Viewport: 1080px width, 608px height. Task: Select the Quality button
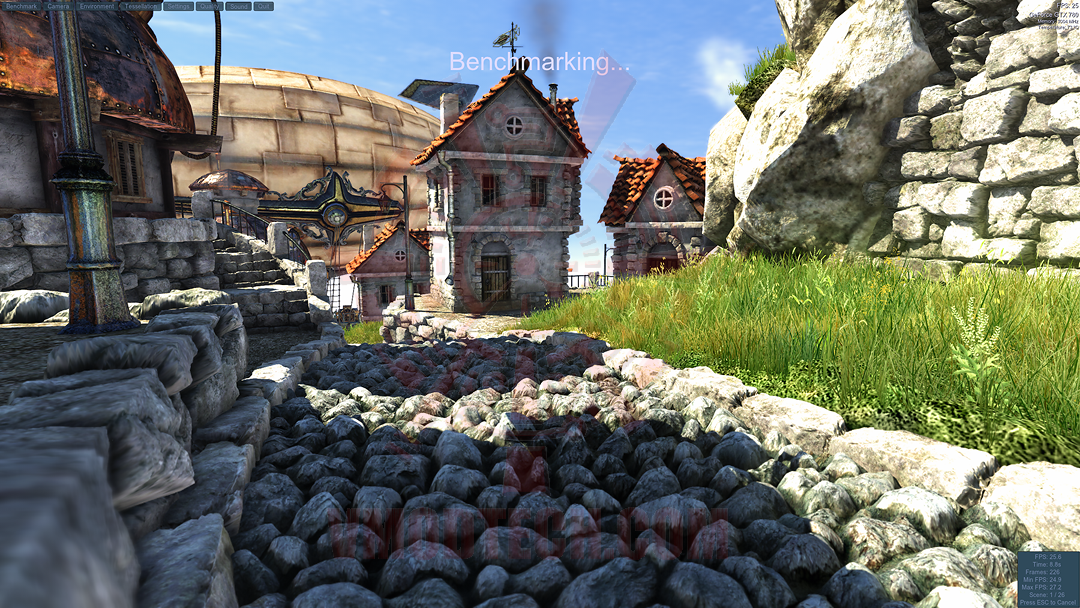coord(210,6)
